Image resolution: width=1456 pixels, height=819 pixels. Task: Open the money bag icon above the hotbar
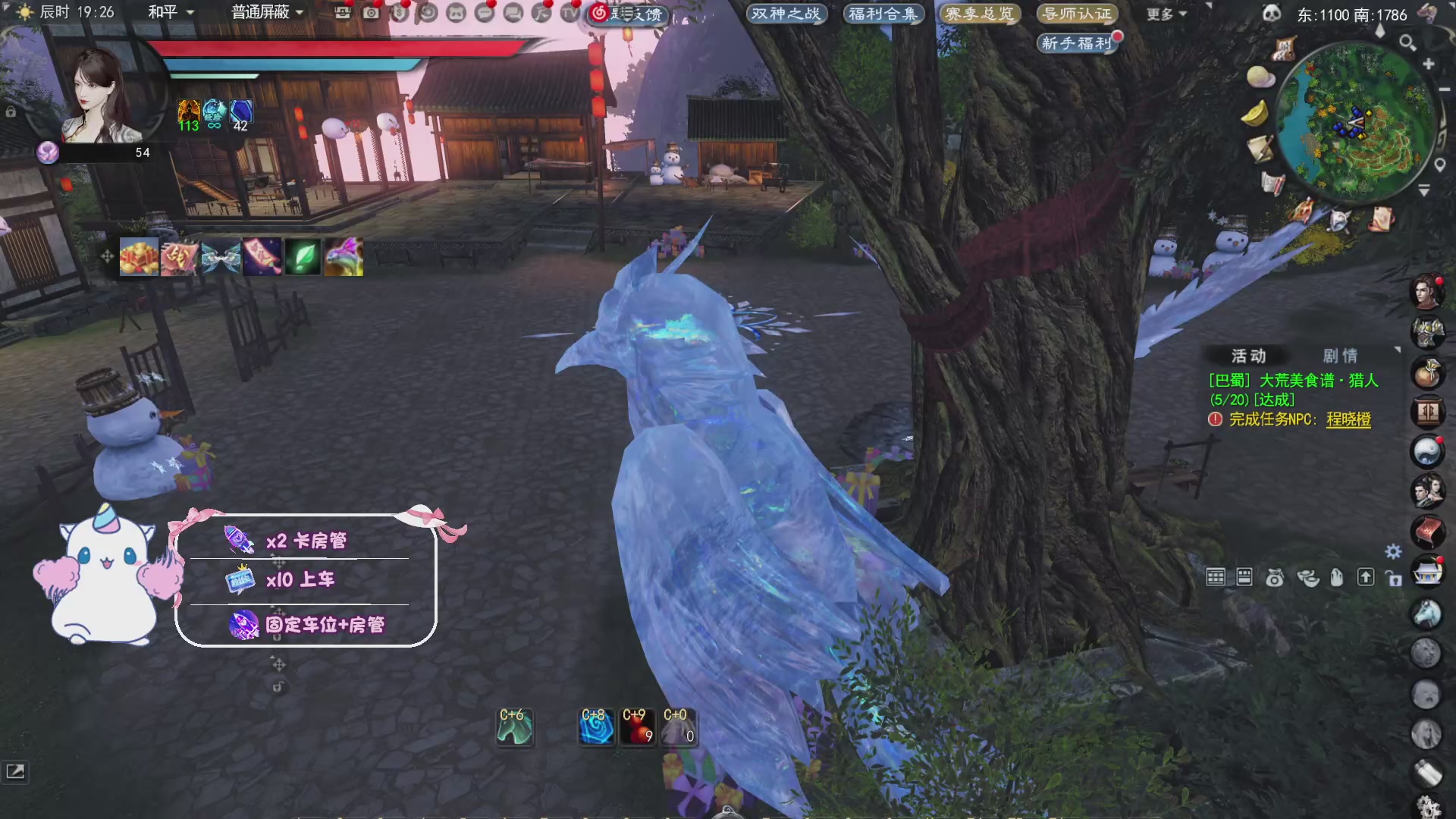[1274, 577]
